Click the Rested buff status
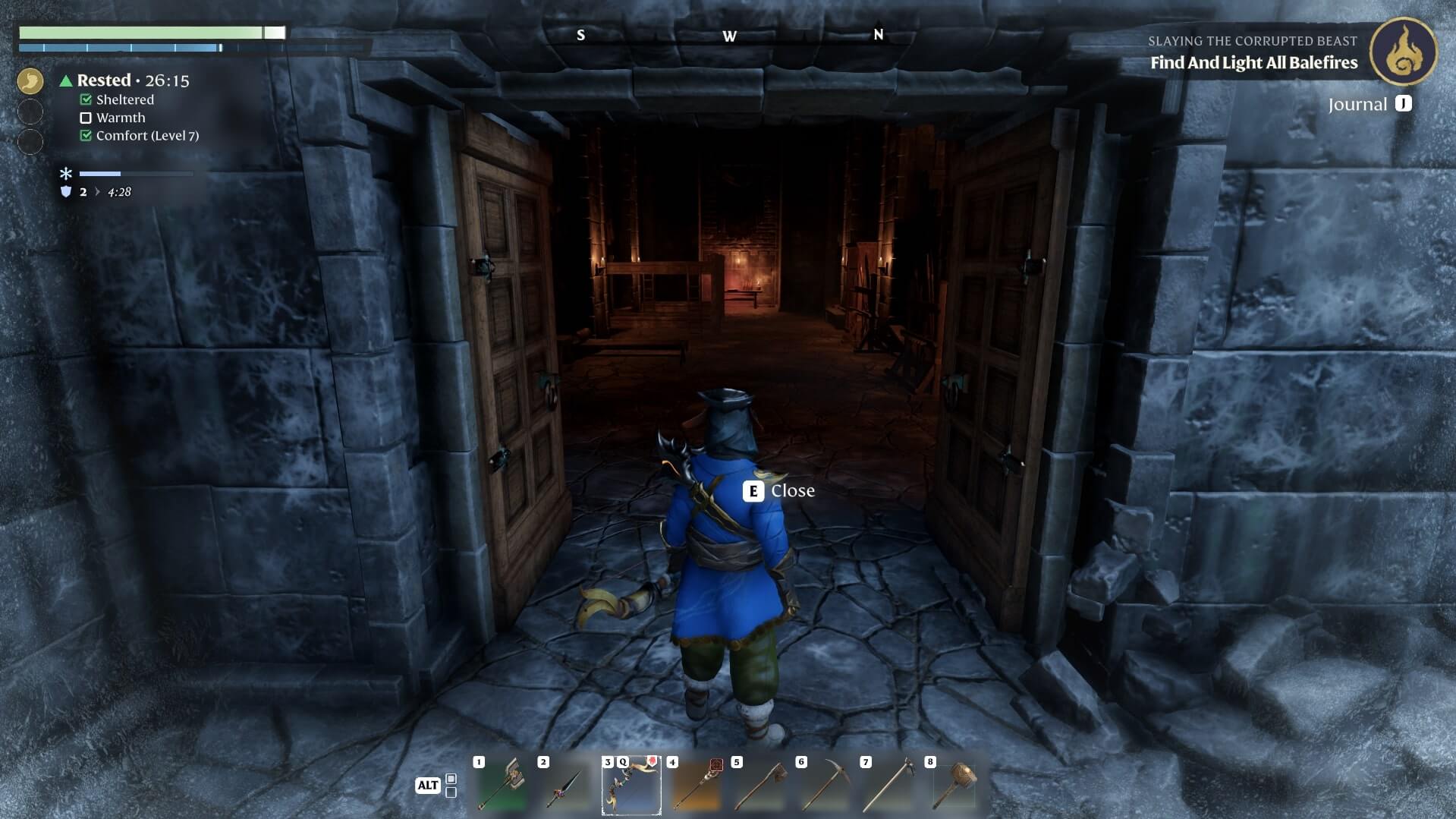Screen dimensions: 1456x819 pyautogui.click(x=104, y=80)
